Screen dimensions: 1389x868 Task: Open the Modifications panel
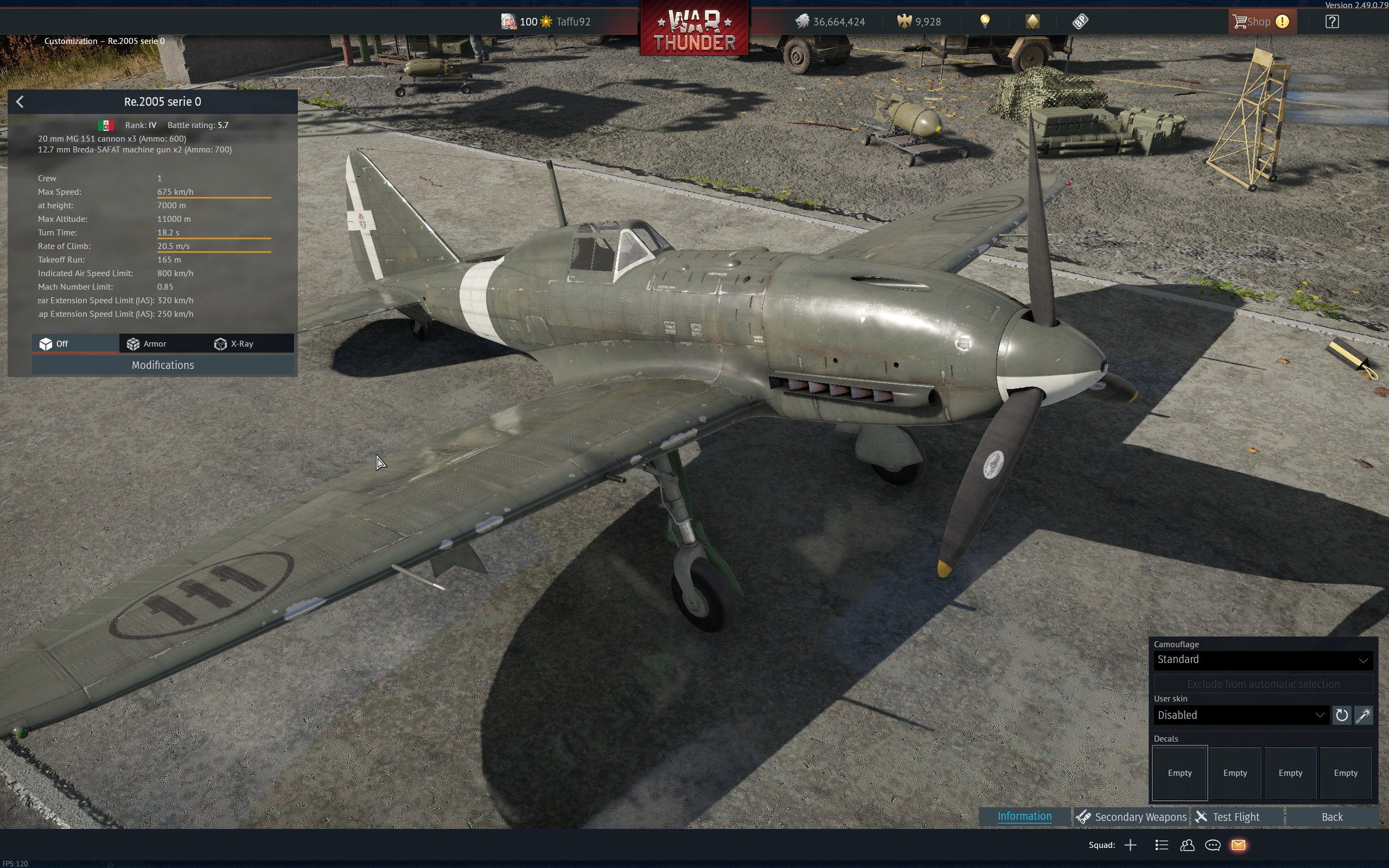pyautogui.click(x=162, y=365)
